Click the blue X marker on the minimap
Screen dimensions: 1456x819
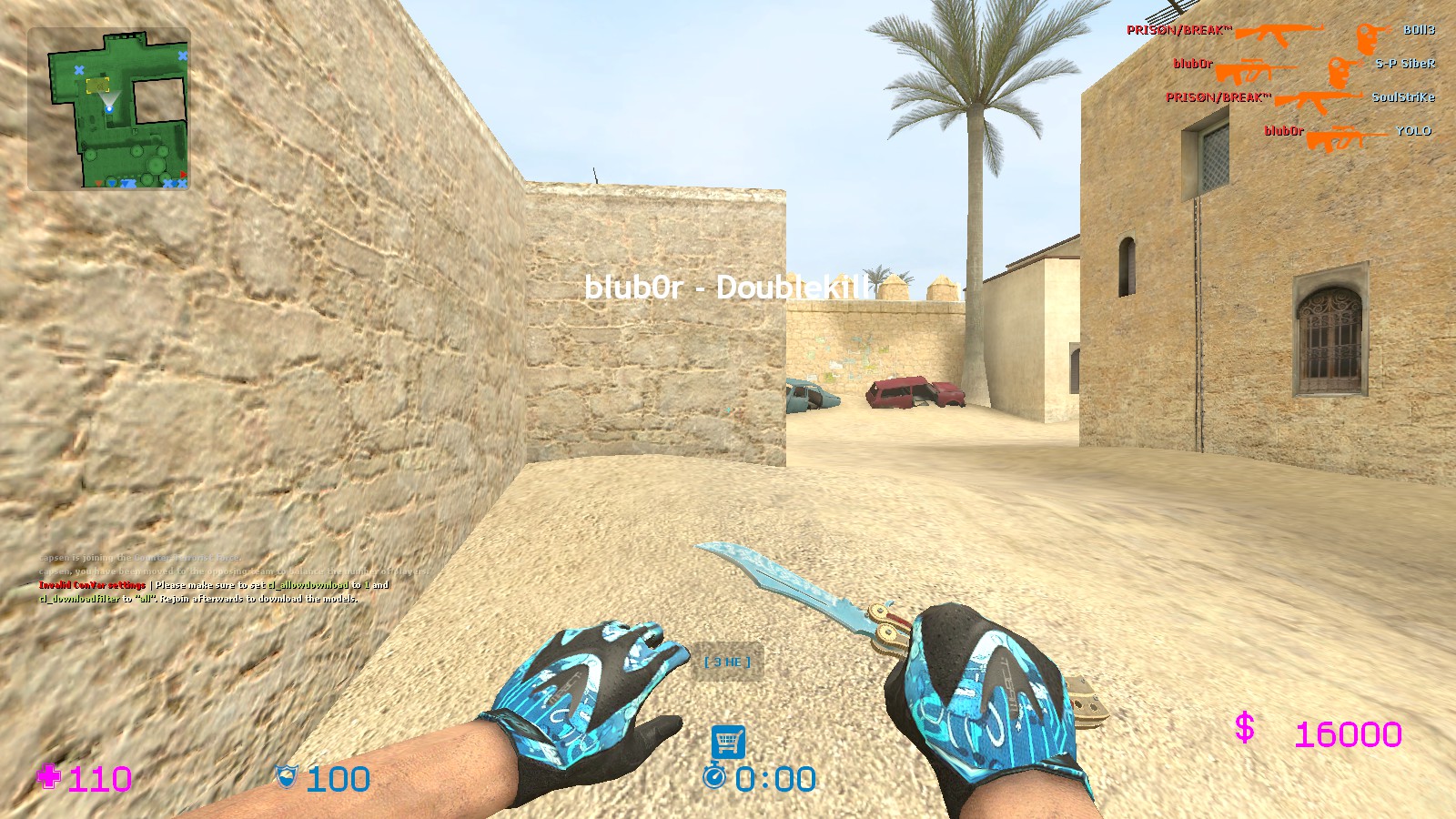80,68
